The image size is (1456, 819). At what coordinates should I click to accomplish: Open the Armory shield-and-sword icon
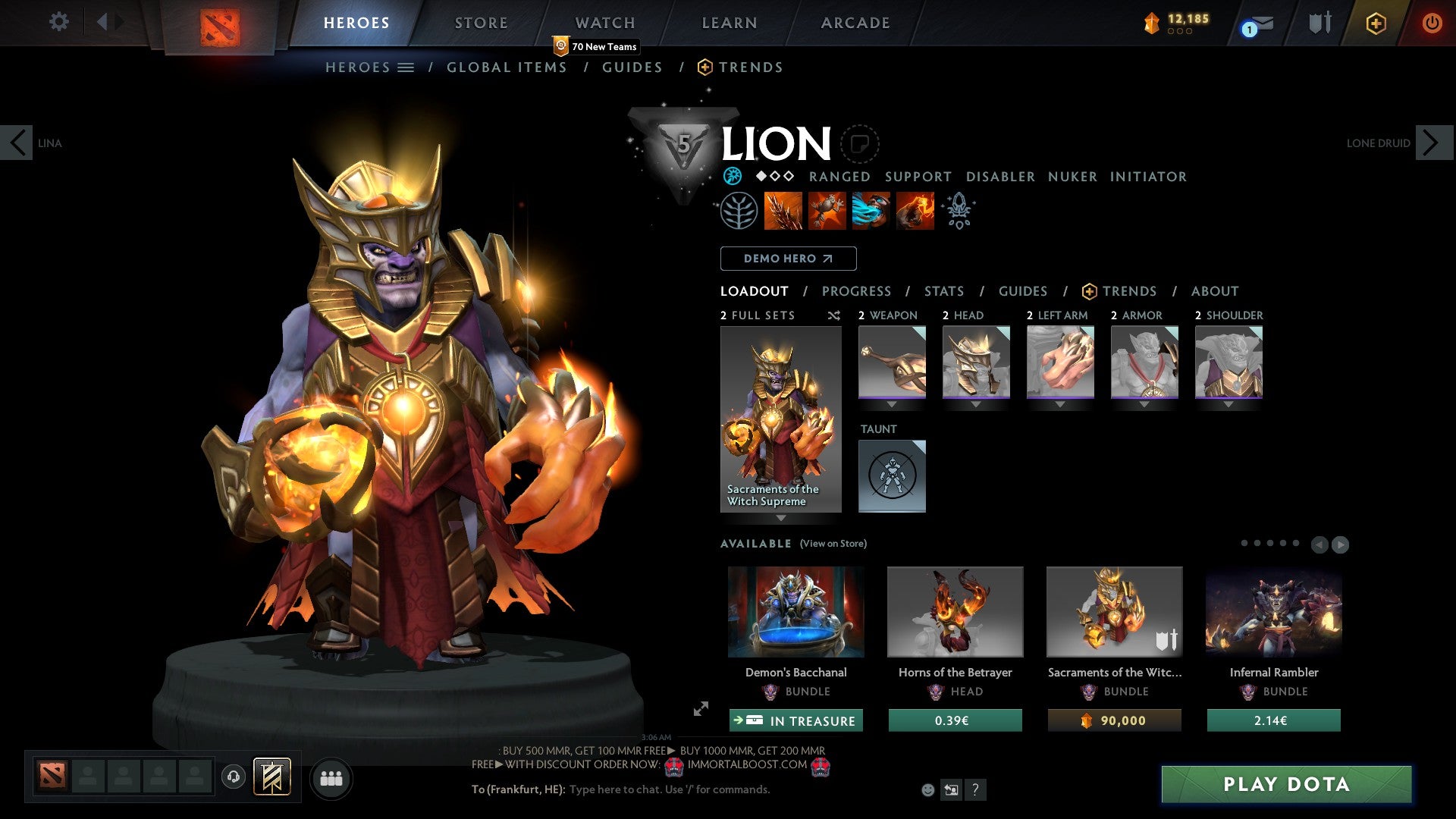pos(1319,23)
